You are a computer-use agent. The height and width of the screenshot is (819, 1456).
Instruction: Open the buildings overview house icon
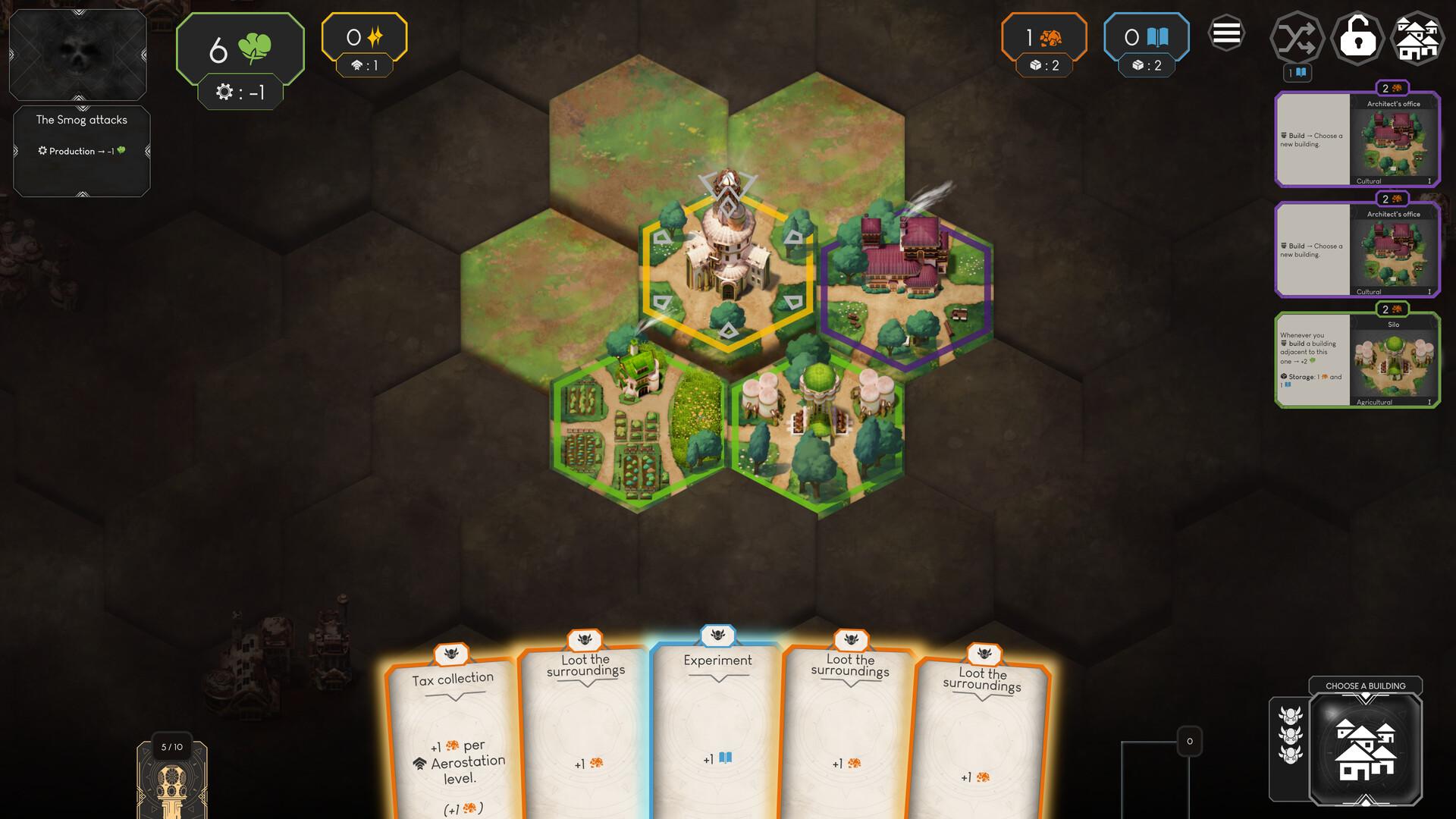point(1417,38)
